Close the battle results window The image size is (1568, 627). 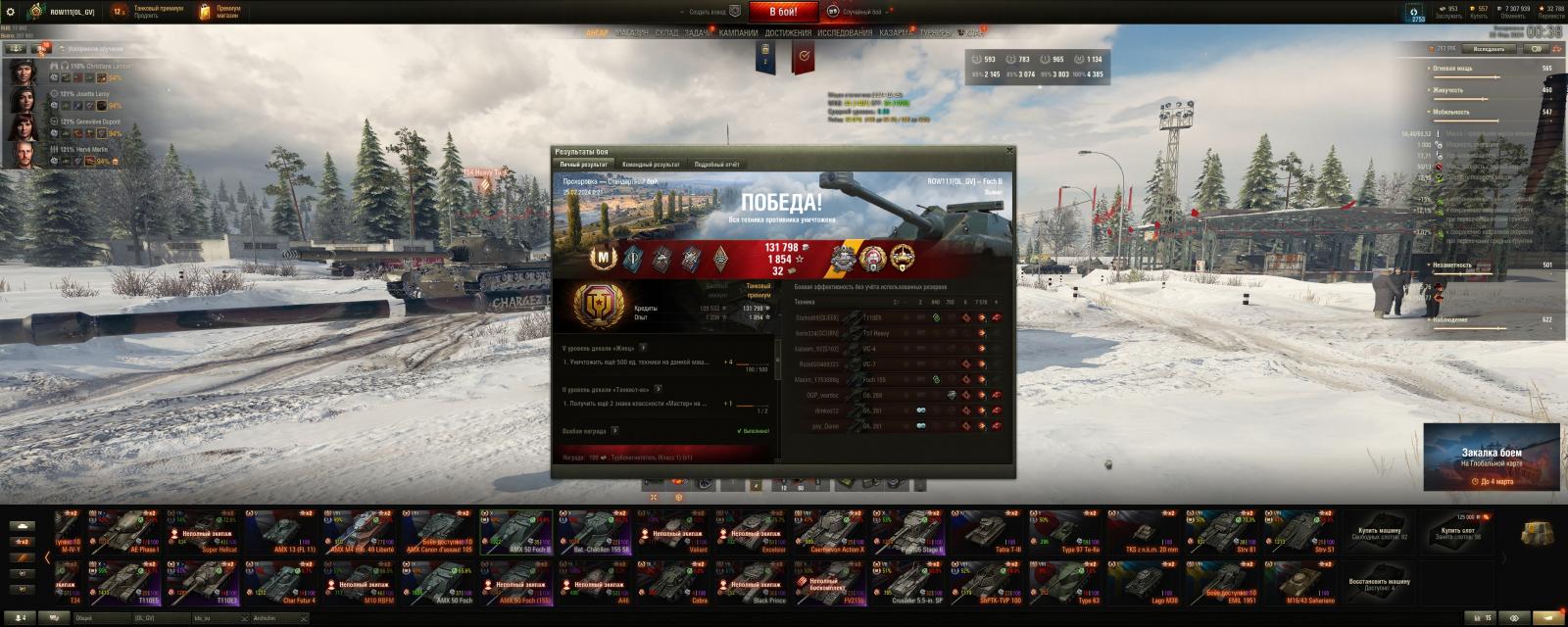1009,151
